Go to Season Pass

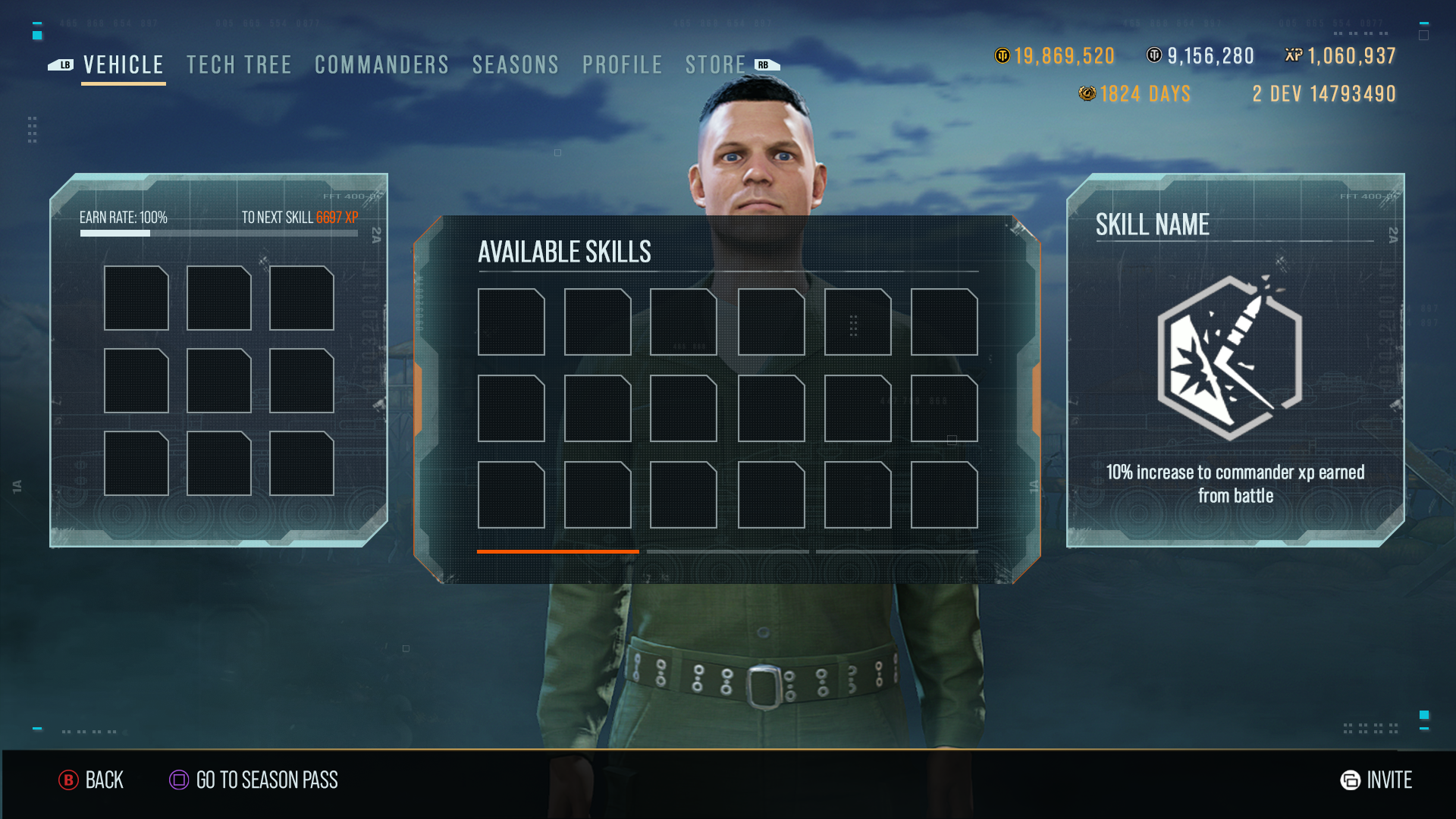pyautogui.click(x=254, y=780)
